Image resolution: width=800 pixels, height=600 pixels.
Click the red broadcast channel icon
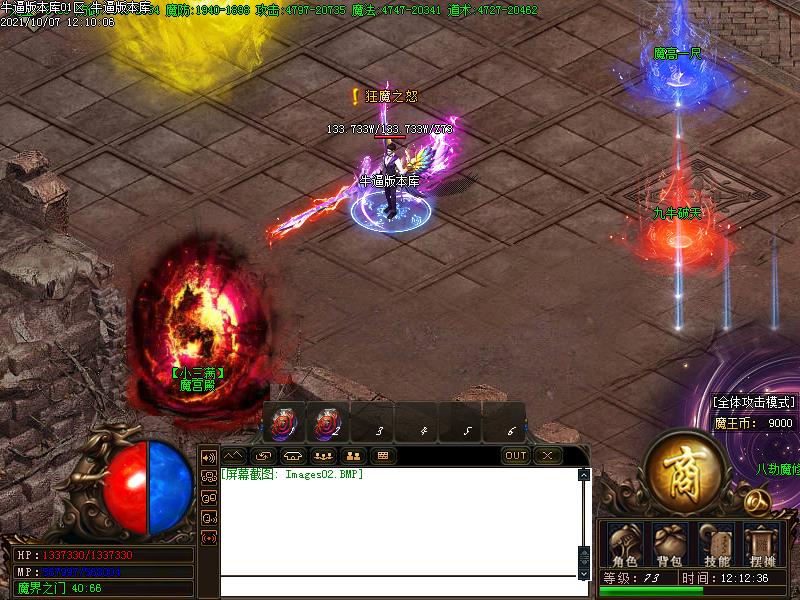[x=209, y=538]
